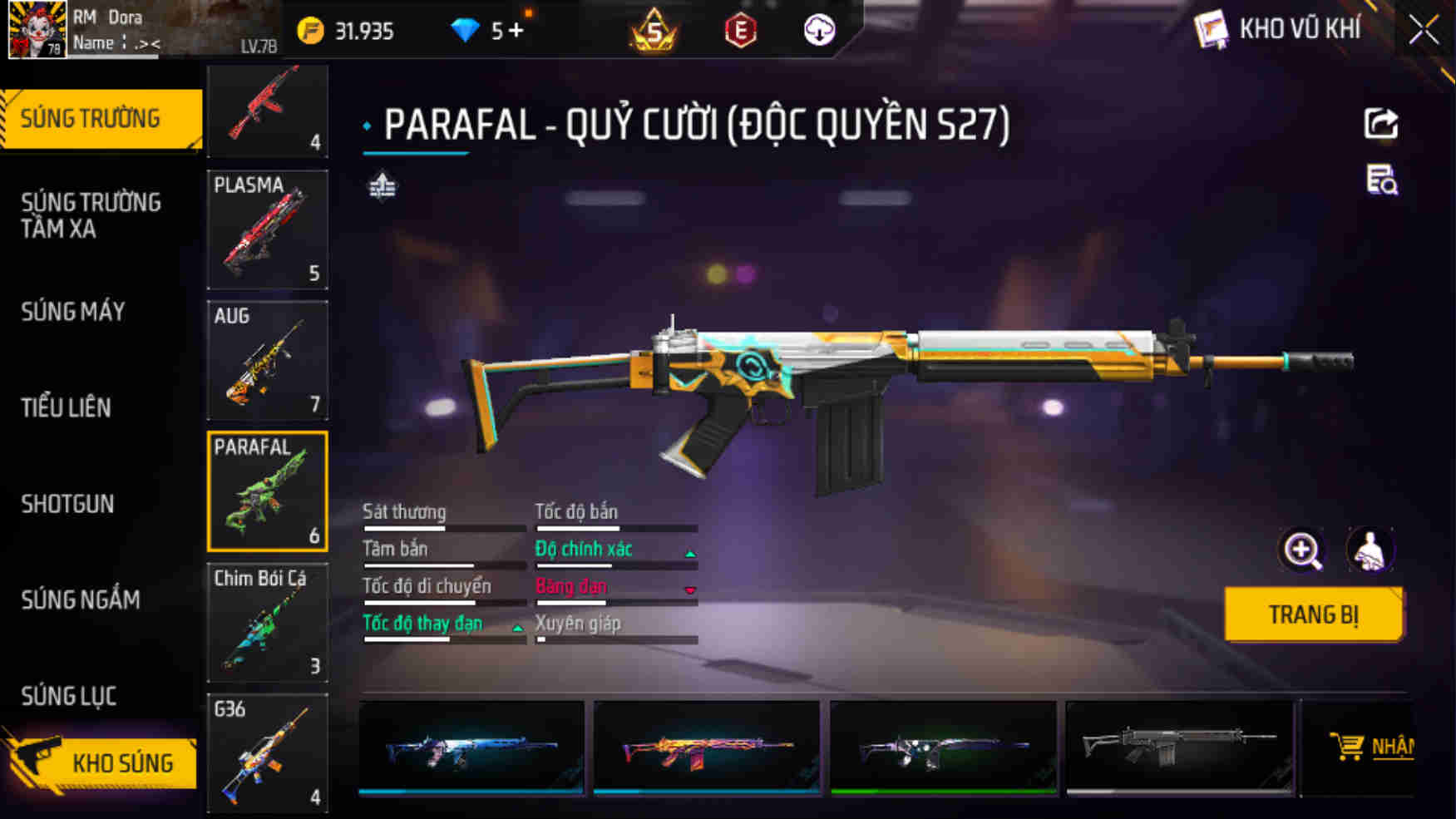The width and height of the screenshot is (1456, 819).
Task: Click the share weapon icon
Action: [1380, 123]
